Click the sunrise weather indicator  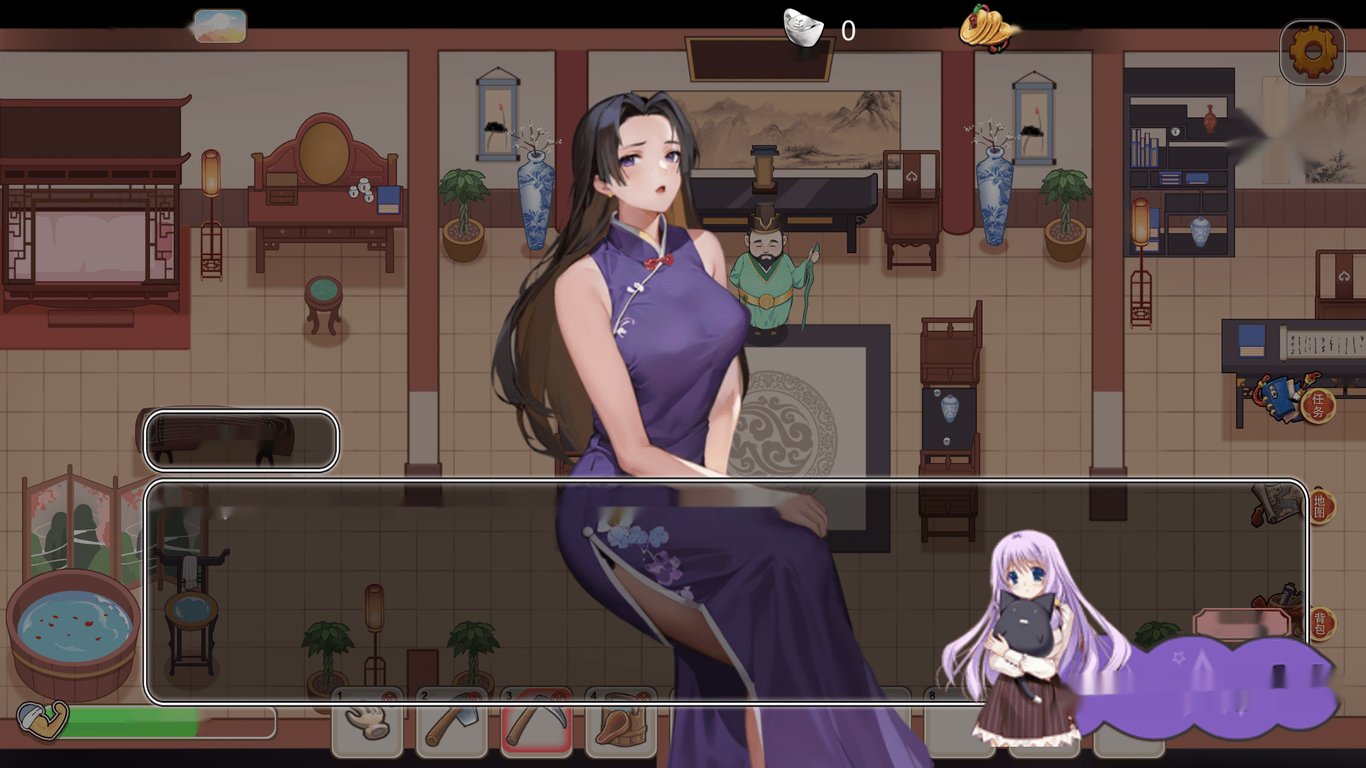pyautogui.click(x=218, y=26)
